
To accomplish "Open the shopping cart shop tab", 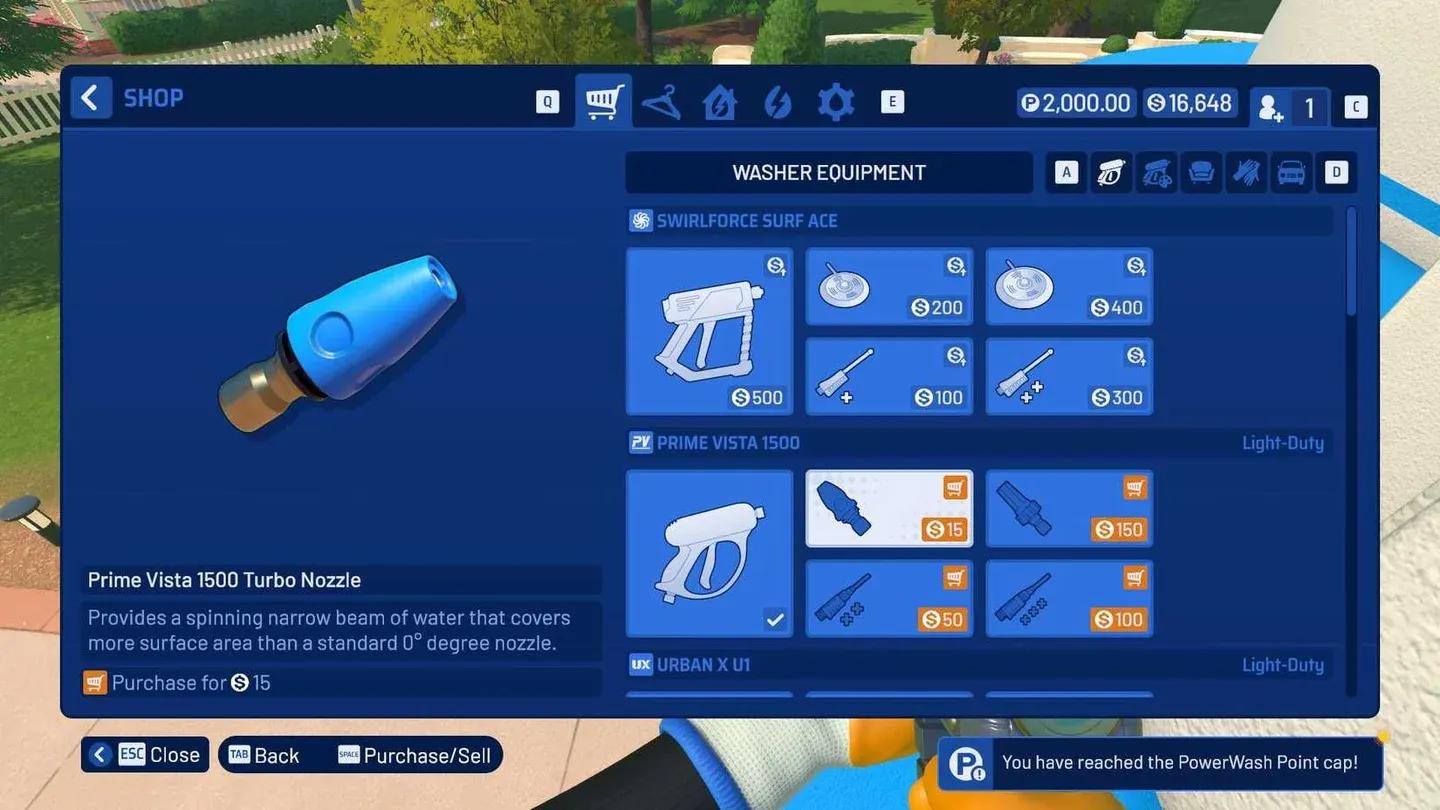I will pos(604,101).
